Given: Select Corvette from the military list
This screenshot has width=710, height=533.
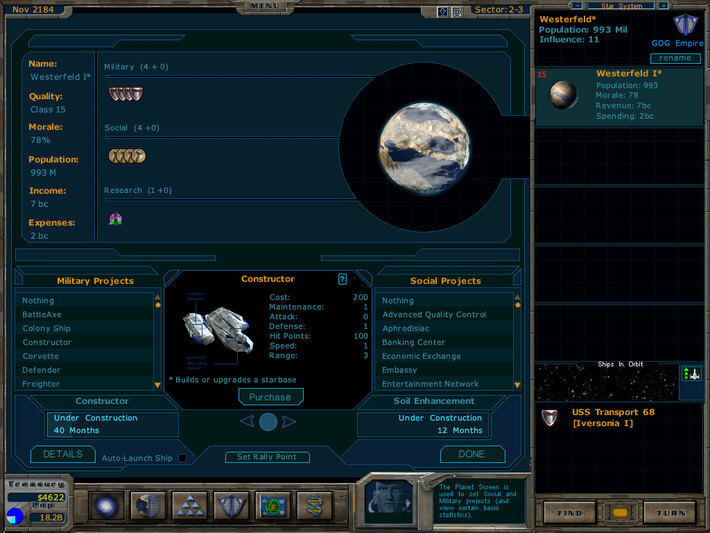Looking at the screenshot, I should tap(41, 356).
